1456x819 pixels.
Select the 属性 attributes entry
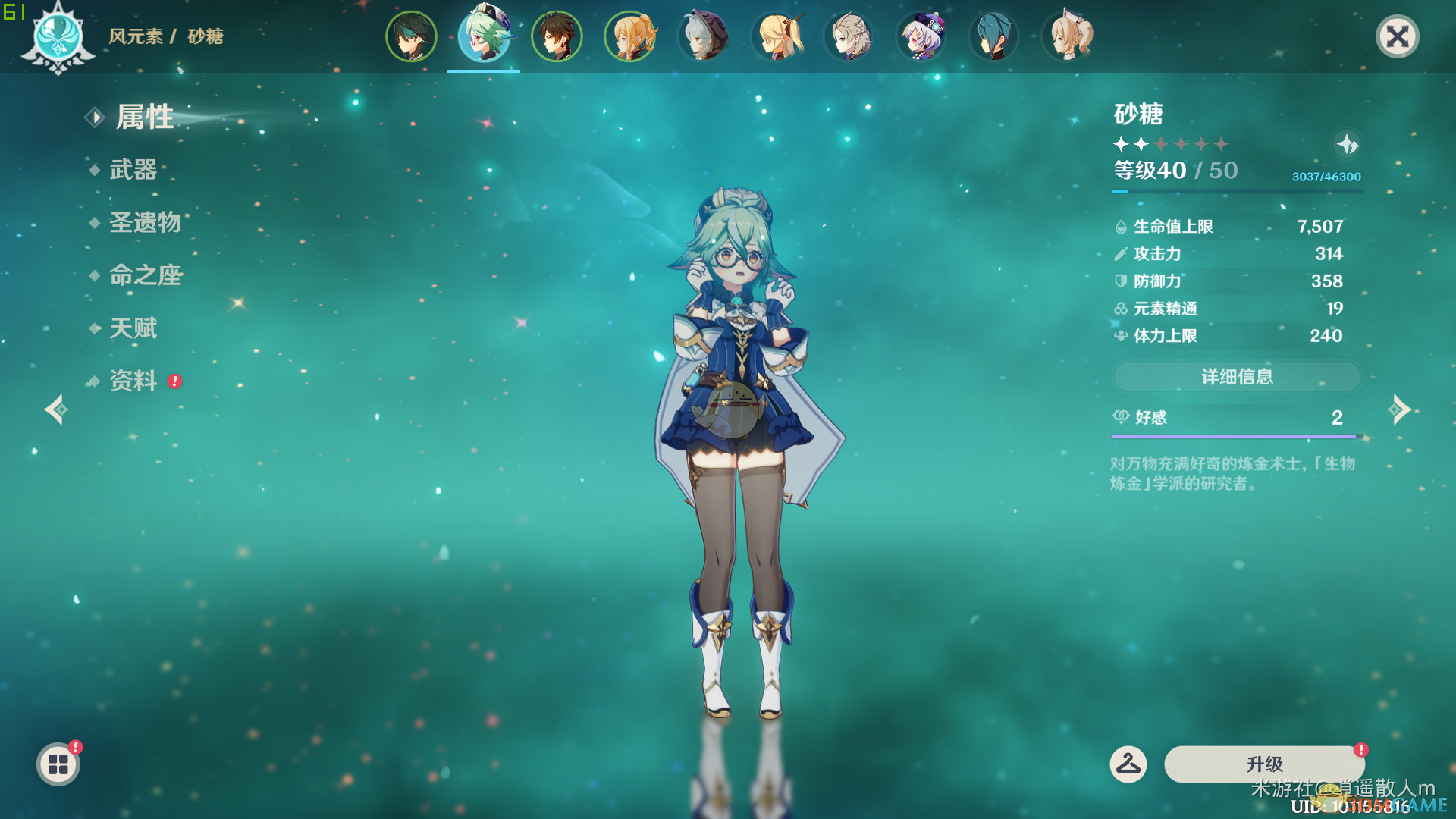click(144, 118)
